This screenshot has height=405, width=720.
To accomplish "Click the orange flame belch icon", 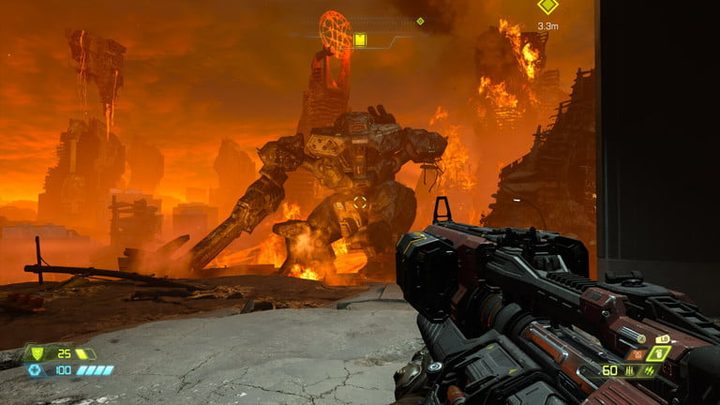I will click(x=636, y=354).
